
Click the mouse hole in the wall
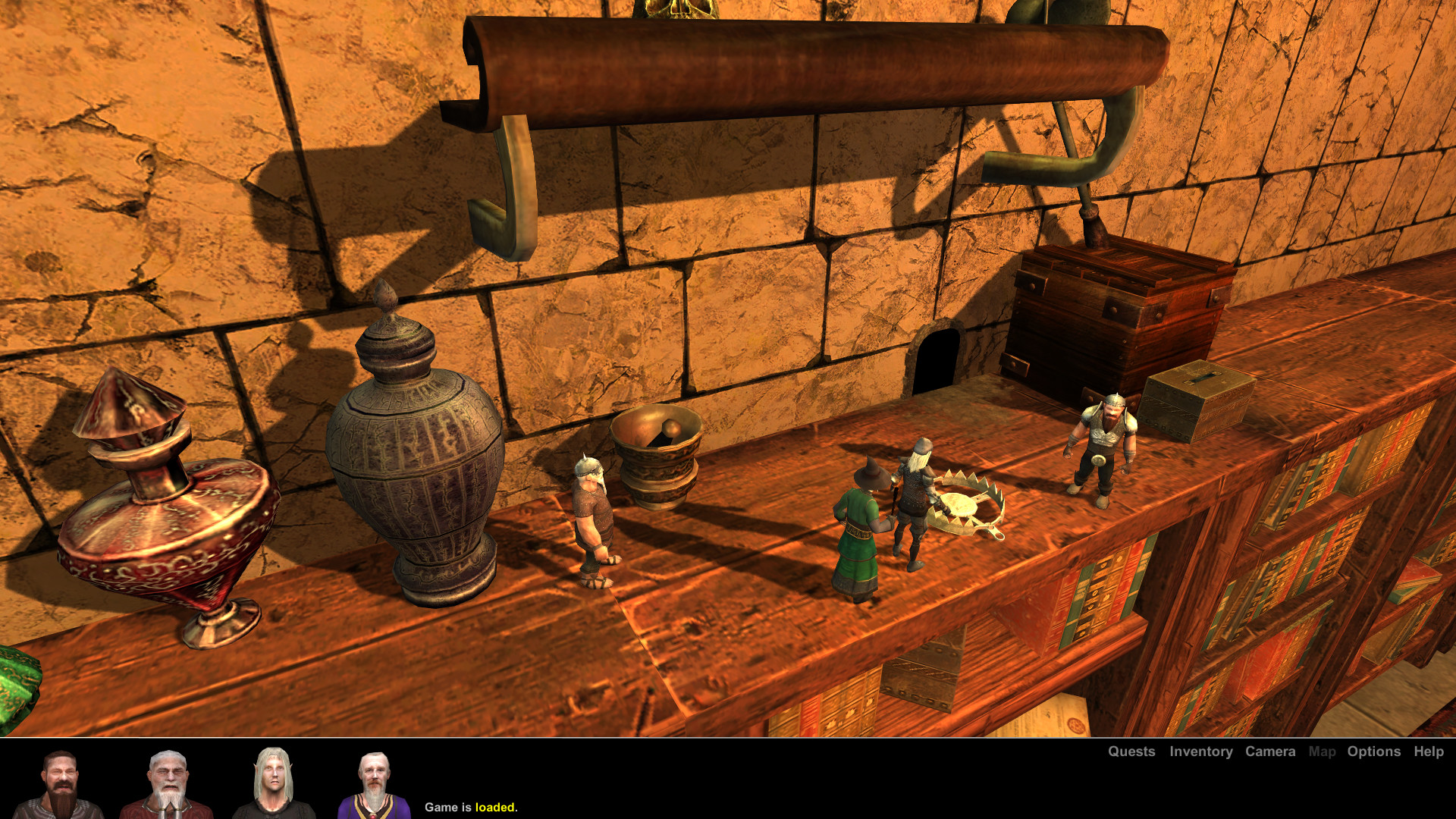click(x=937, y=356)
